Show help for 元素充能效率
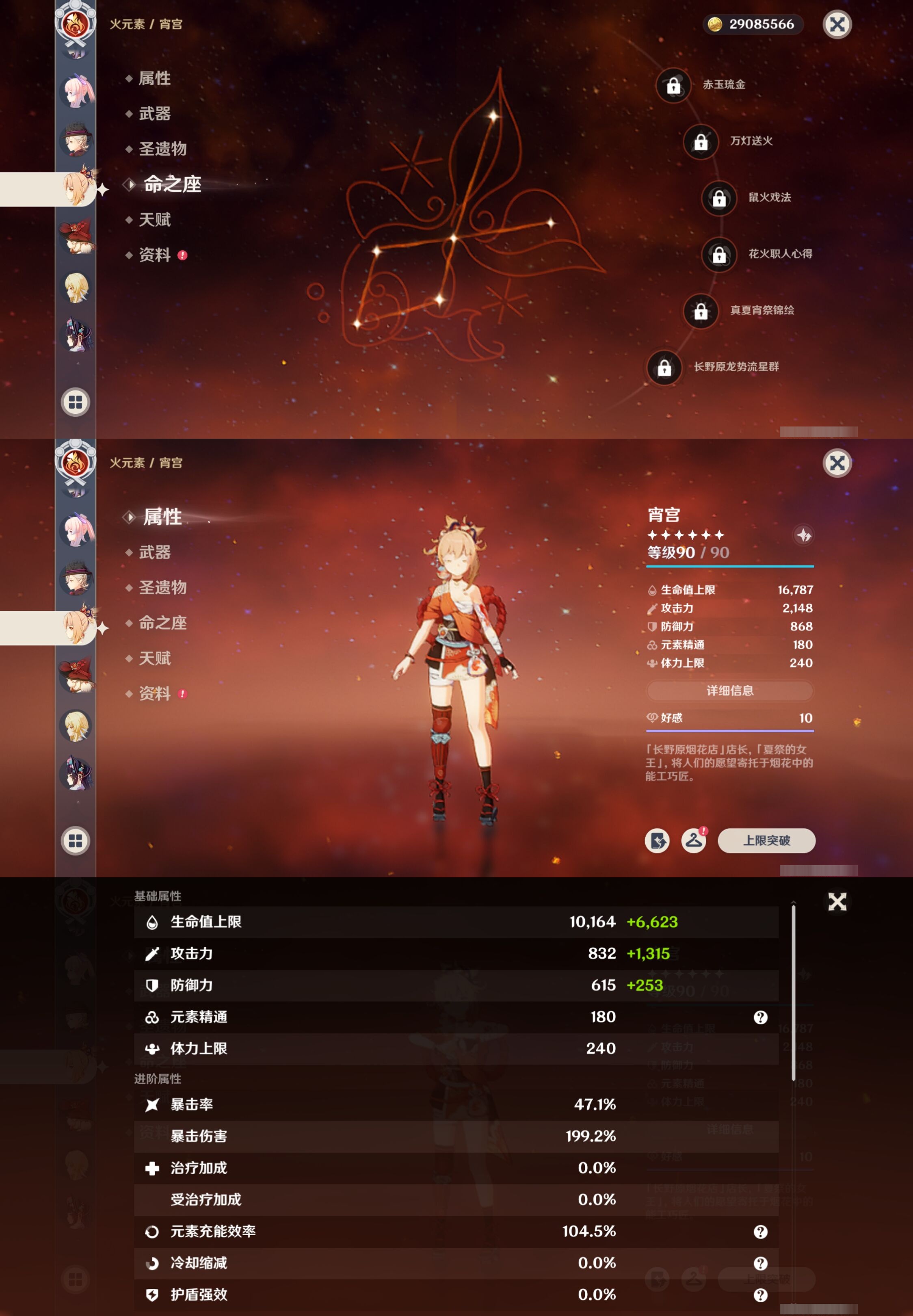This screenshot has height=1316, width=913. point(760,1232)
